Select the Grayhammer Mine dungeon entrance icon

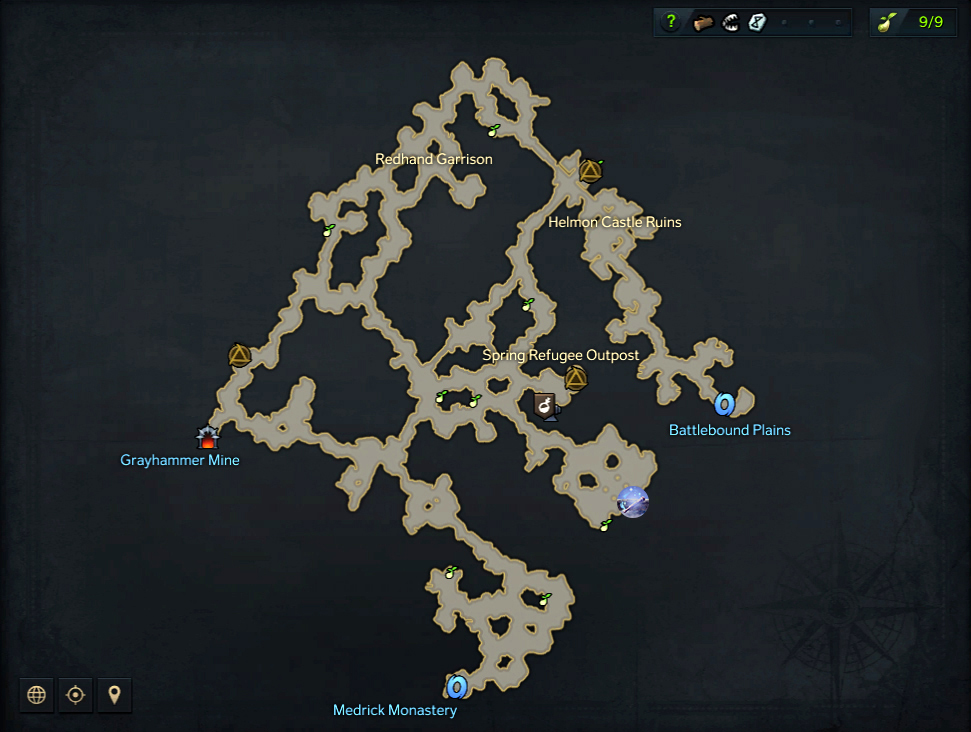point(207,437)
